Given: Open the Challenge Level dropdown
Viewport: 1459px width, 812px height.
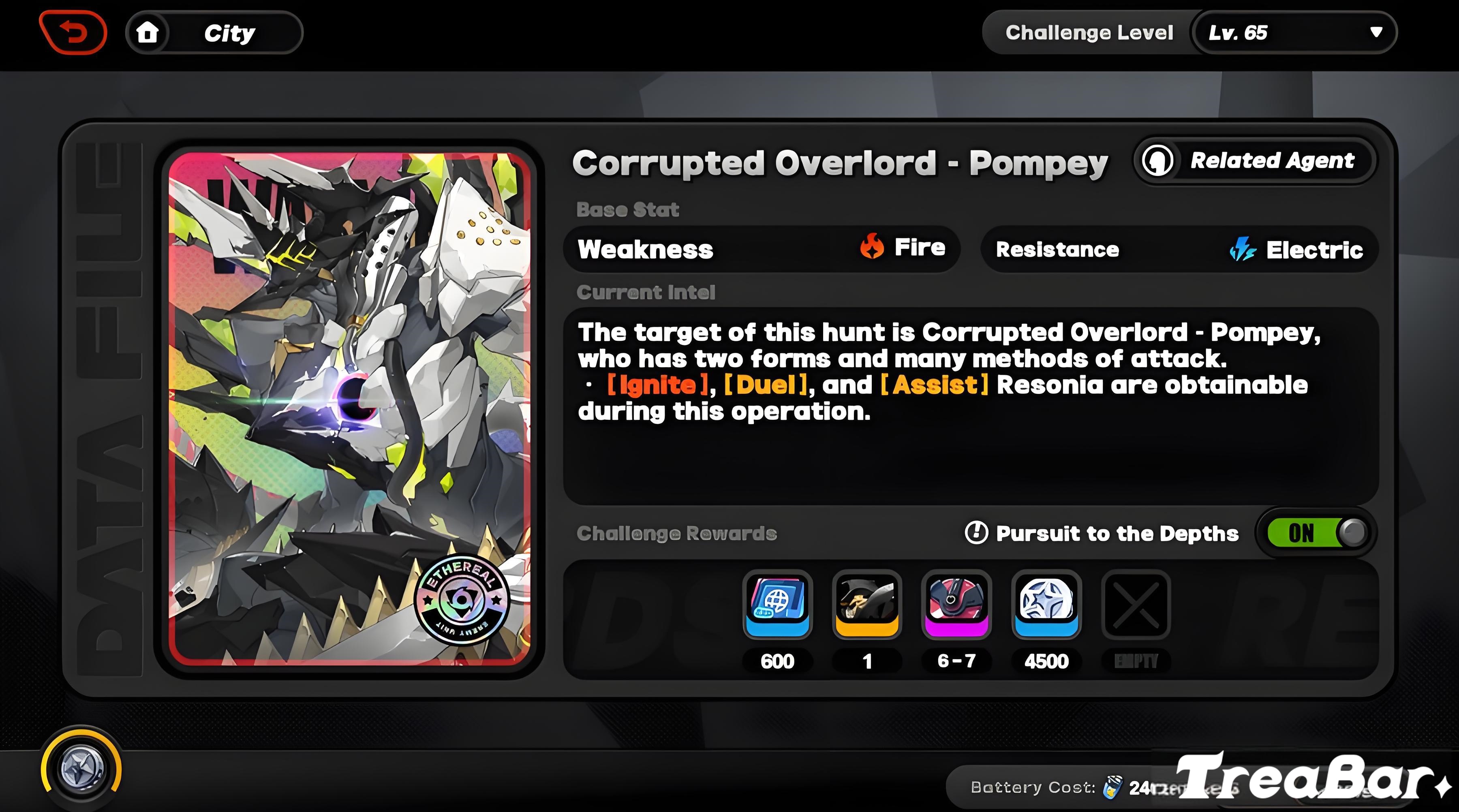Looking at the screenshot, I should [1090, 32].
